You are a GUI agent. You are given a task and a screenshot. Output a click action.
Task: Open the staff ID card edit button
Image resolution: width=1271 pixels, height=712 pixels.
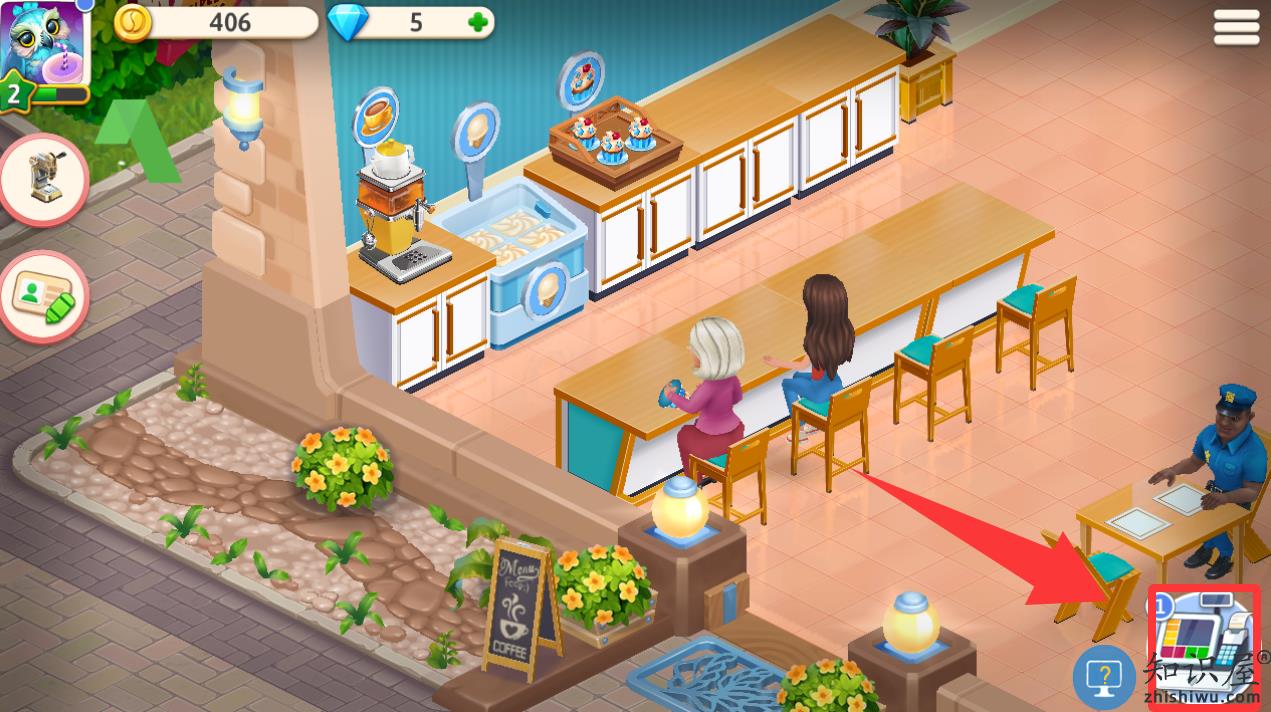click(x=44, y=295)
